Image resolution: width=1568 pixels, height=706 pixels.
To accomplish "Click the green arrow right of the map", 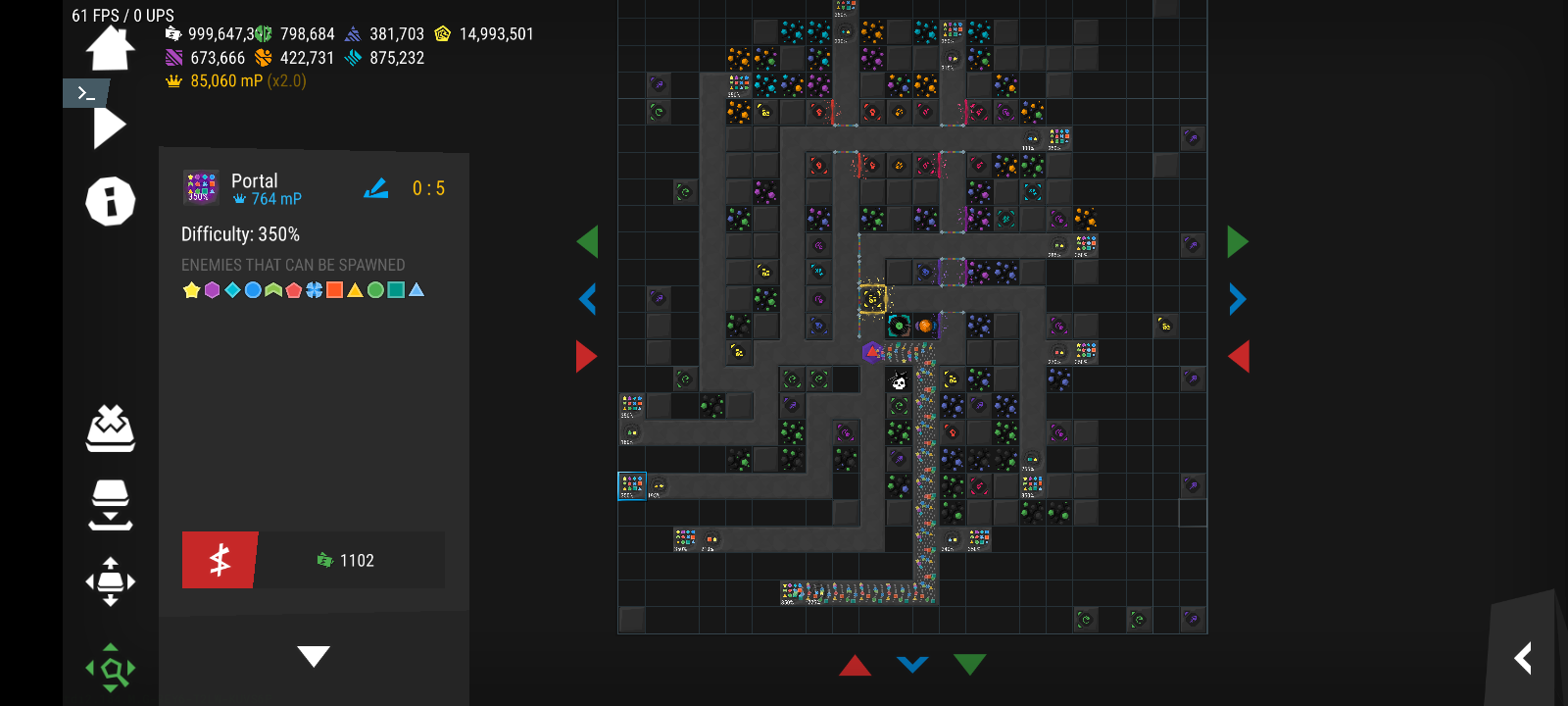I will coord(1237,241).
